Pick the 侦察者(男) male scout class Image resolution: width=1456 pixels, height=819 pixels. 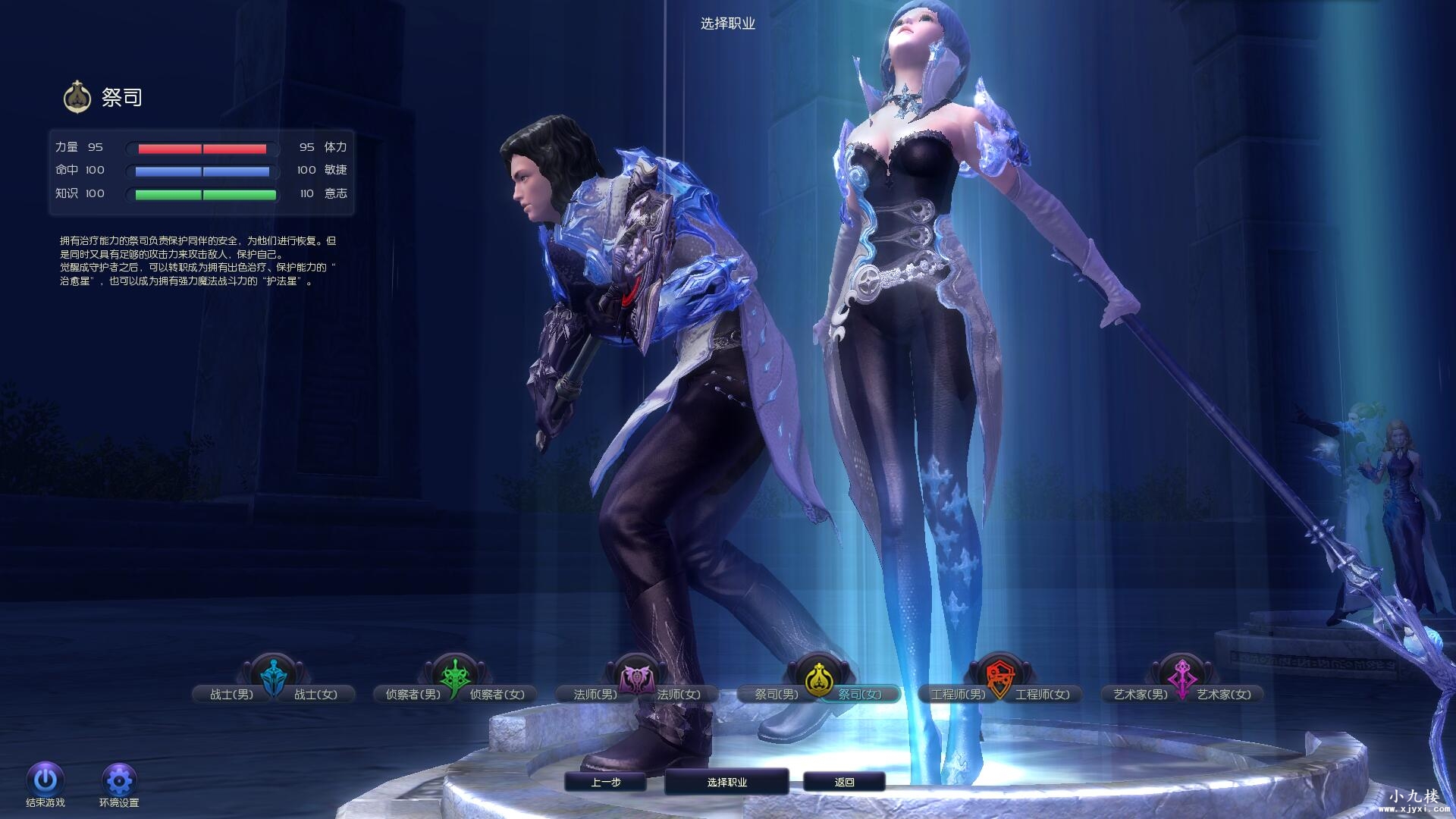[413, 694]
